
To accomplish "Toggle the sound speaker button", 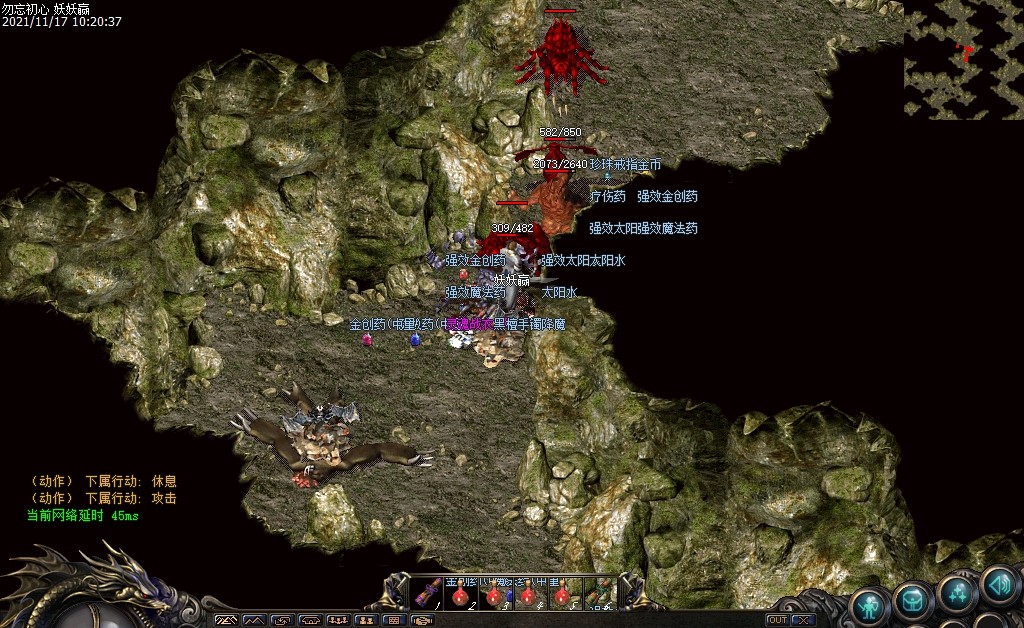I will point(999,583).
